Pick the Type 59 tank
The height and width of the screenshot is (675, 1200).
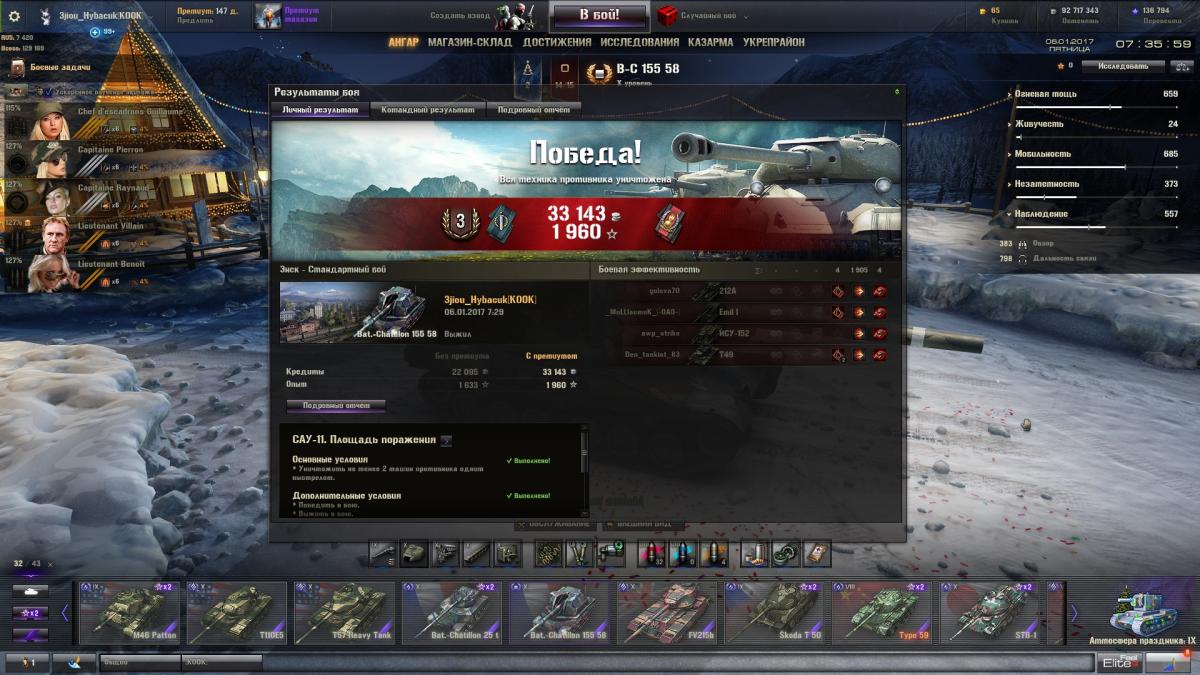(882, 612)
